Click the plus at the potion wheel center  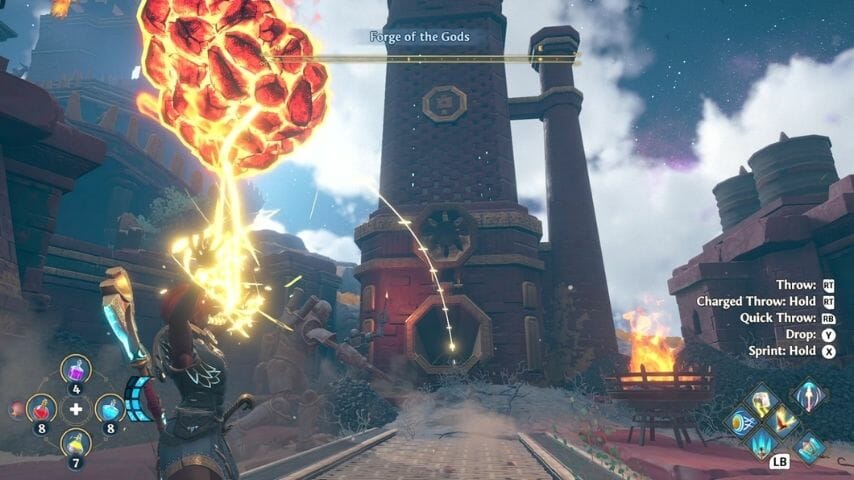76,409
